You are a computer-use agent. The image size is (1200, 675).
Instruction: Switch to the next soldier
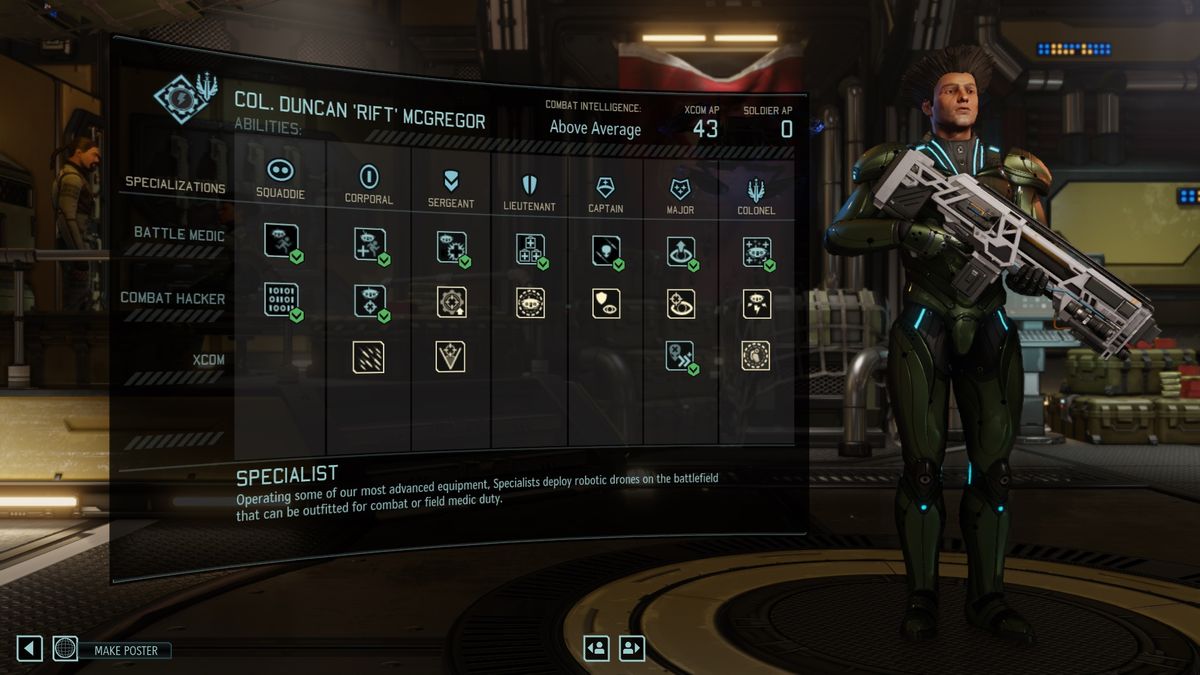click(632, 648)
